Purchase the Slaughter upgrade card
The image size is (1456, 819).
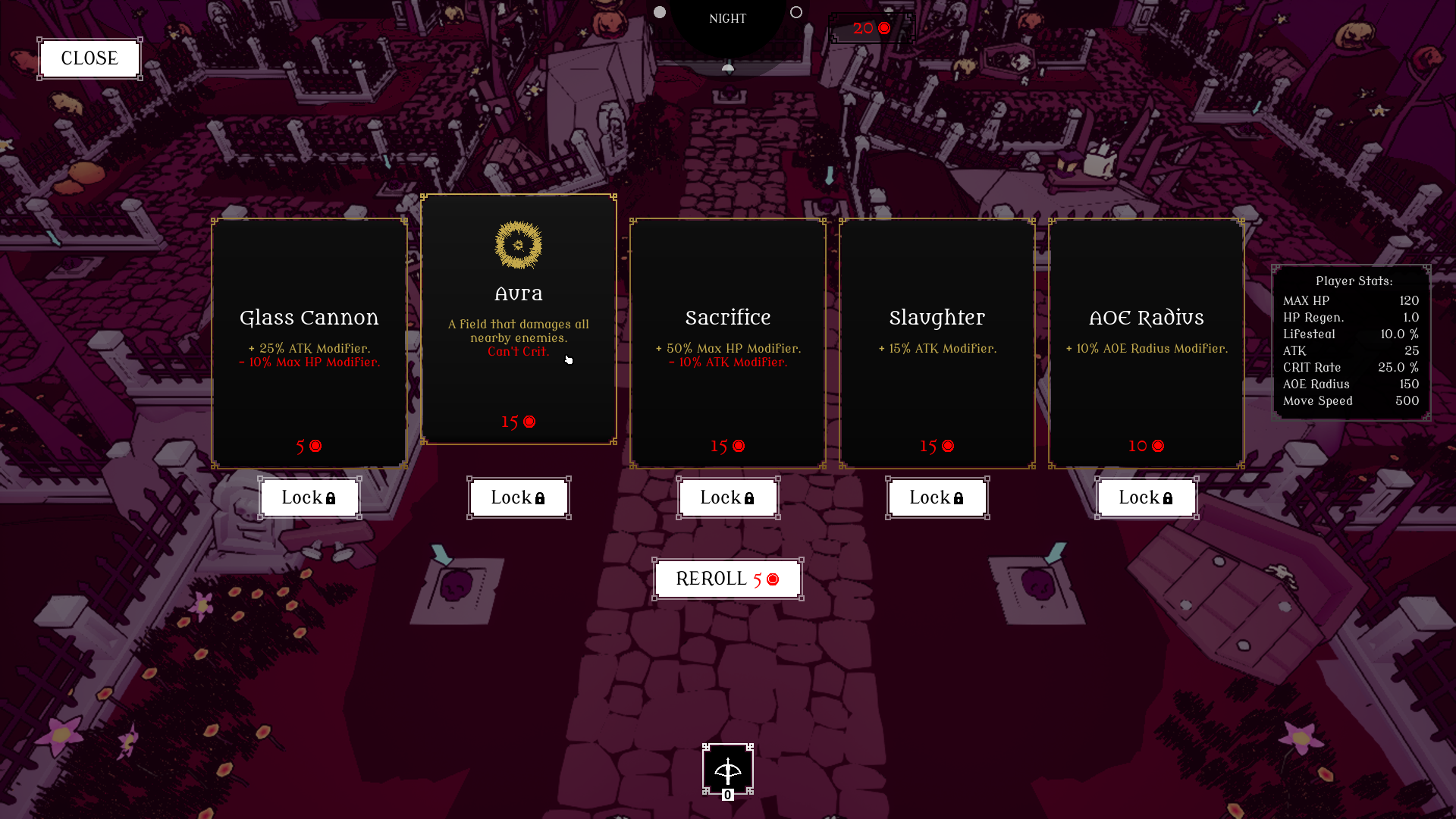coord(937,343)
